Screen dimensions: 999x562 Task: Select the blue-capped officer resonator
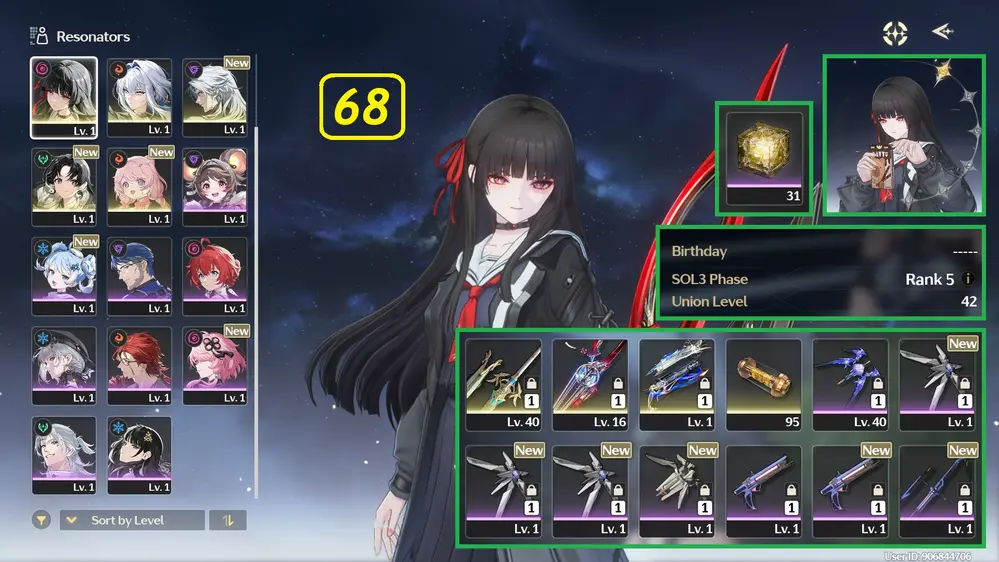[x=140, y=275]
